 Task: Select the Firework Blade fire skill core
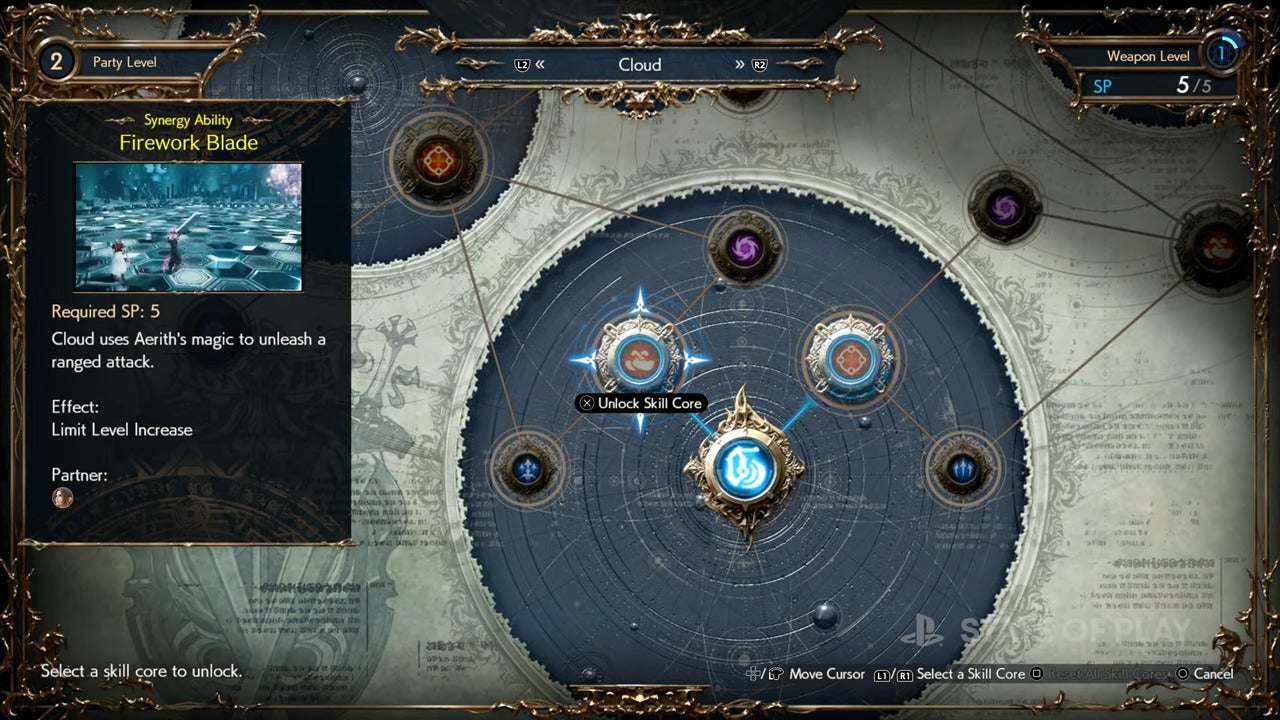pos(641,357)
